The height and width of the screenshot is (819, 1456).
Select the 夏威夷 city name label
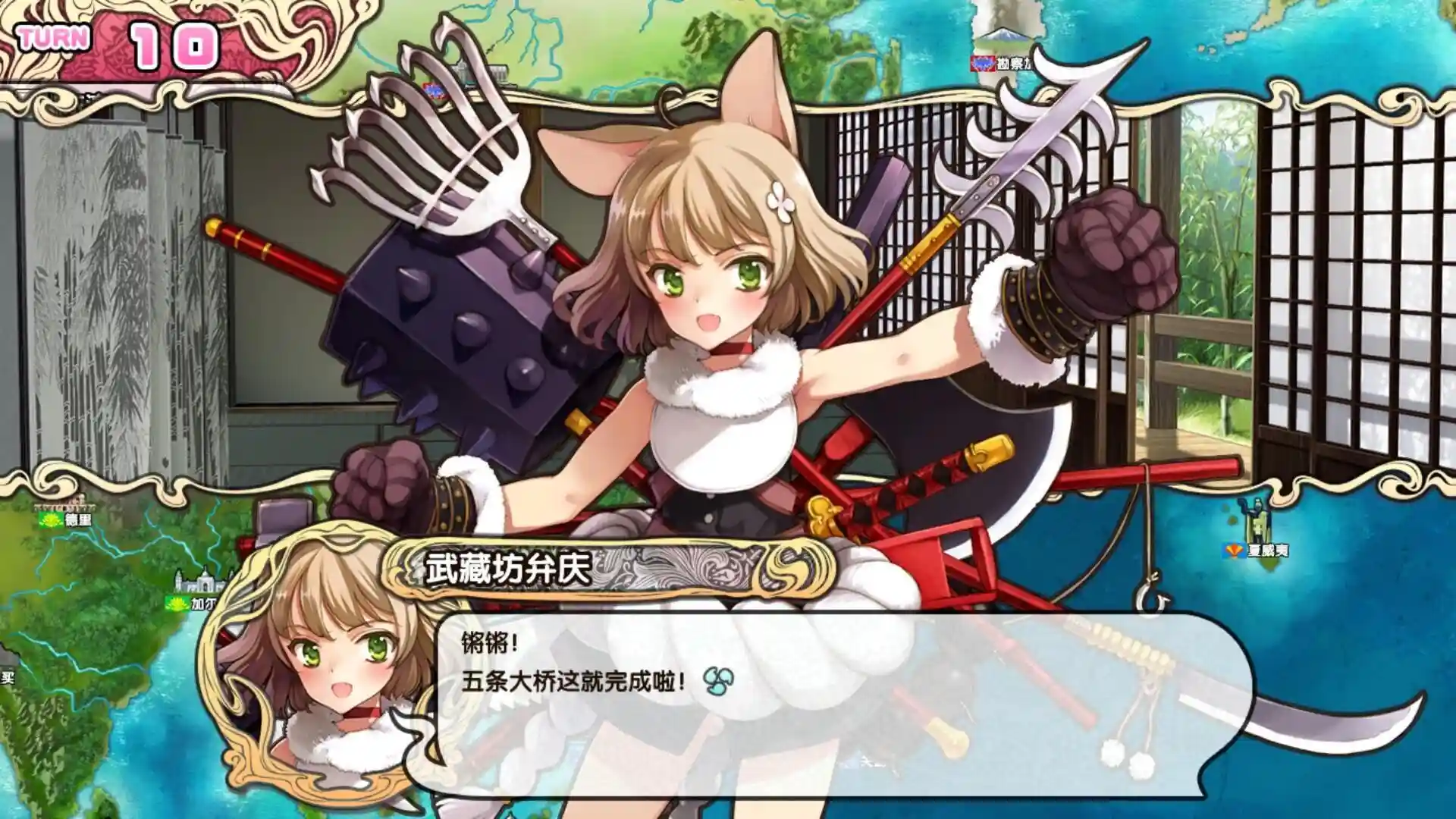click(1269, 551)
